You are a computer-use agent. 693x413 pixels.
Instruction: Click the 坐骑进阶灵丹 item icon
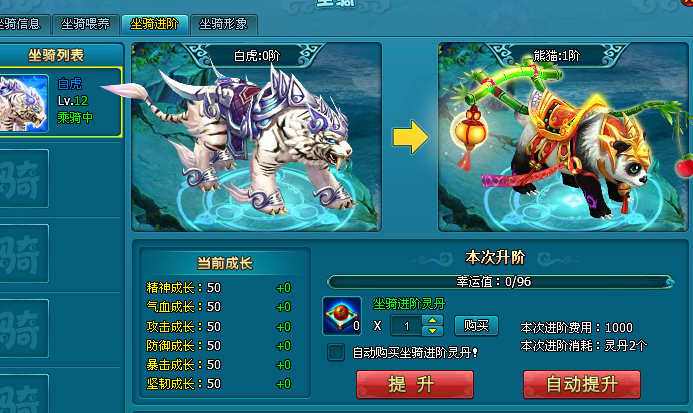point(342,316)
